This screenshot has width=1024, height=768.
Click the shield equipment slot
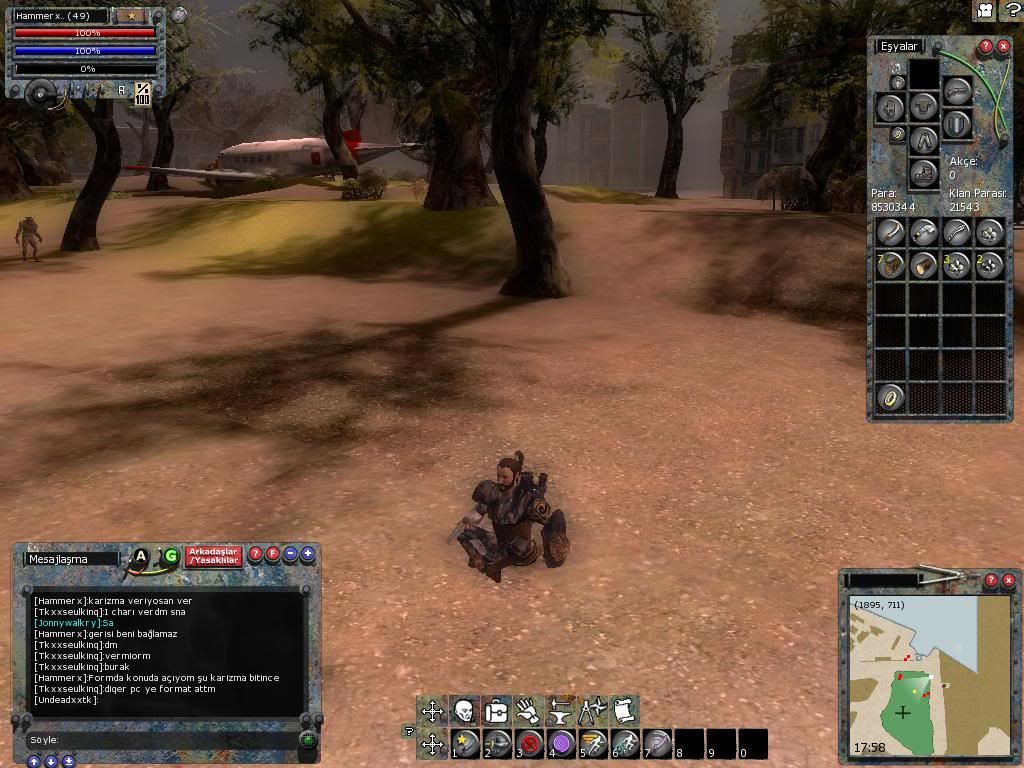957,123
